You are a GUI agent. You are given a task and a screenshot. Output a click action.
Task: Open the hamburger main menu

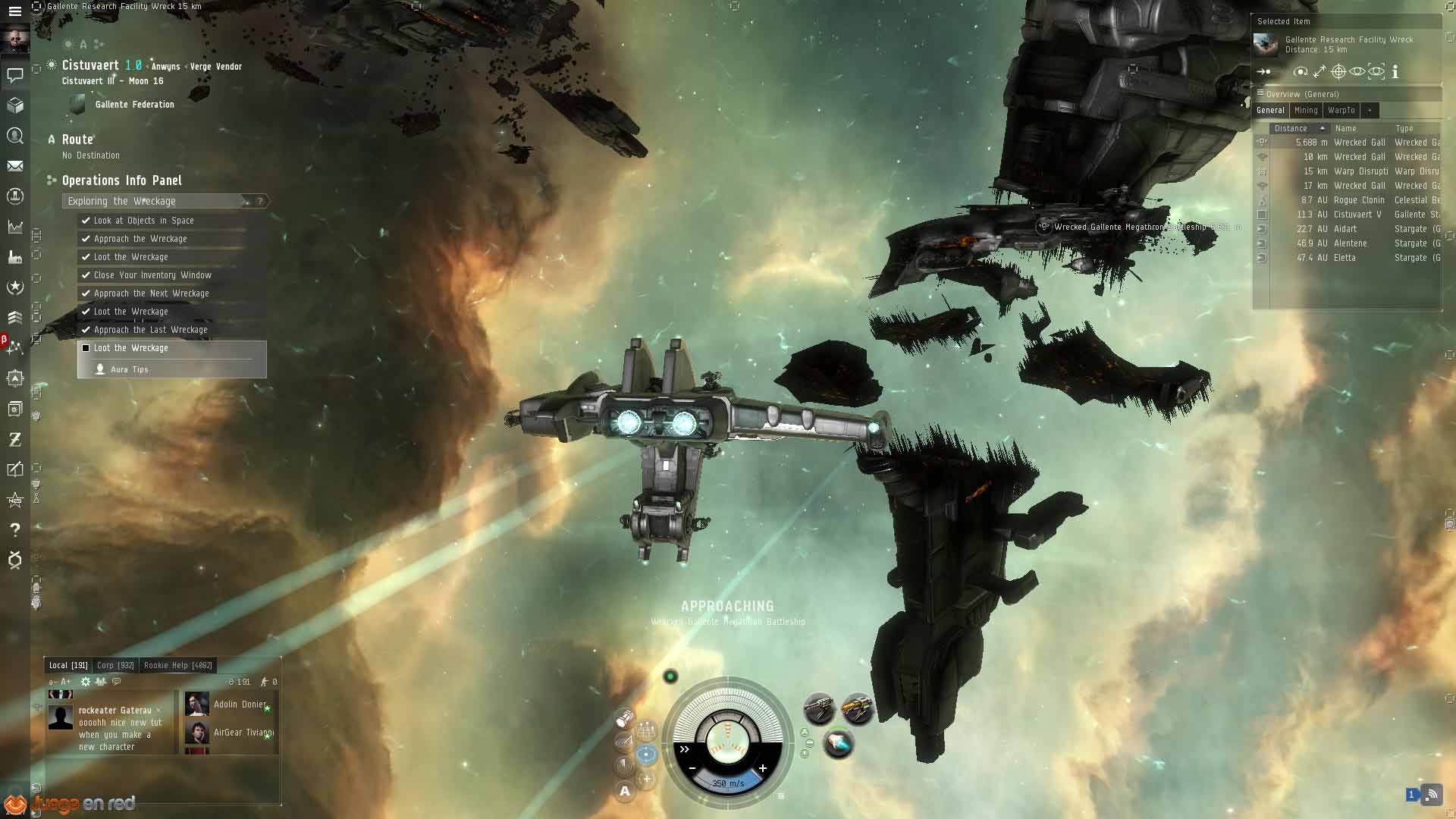pos(14,11)
